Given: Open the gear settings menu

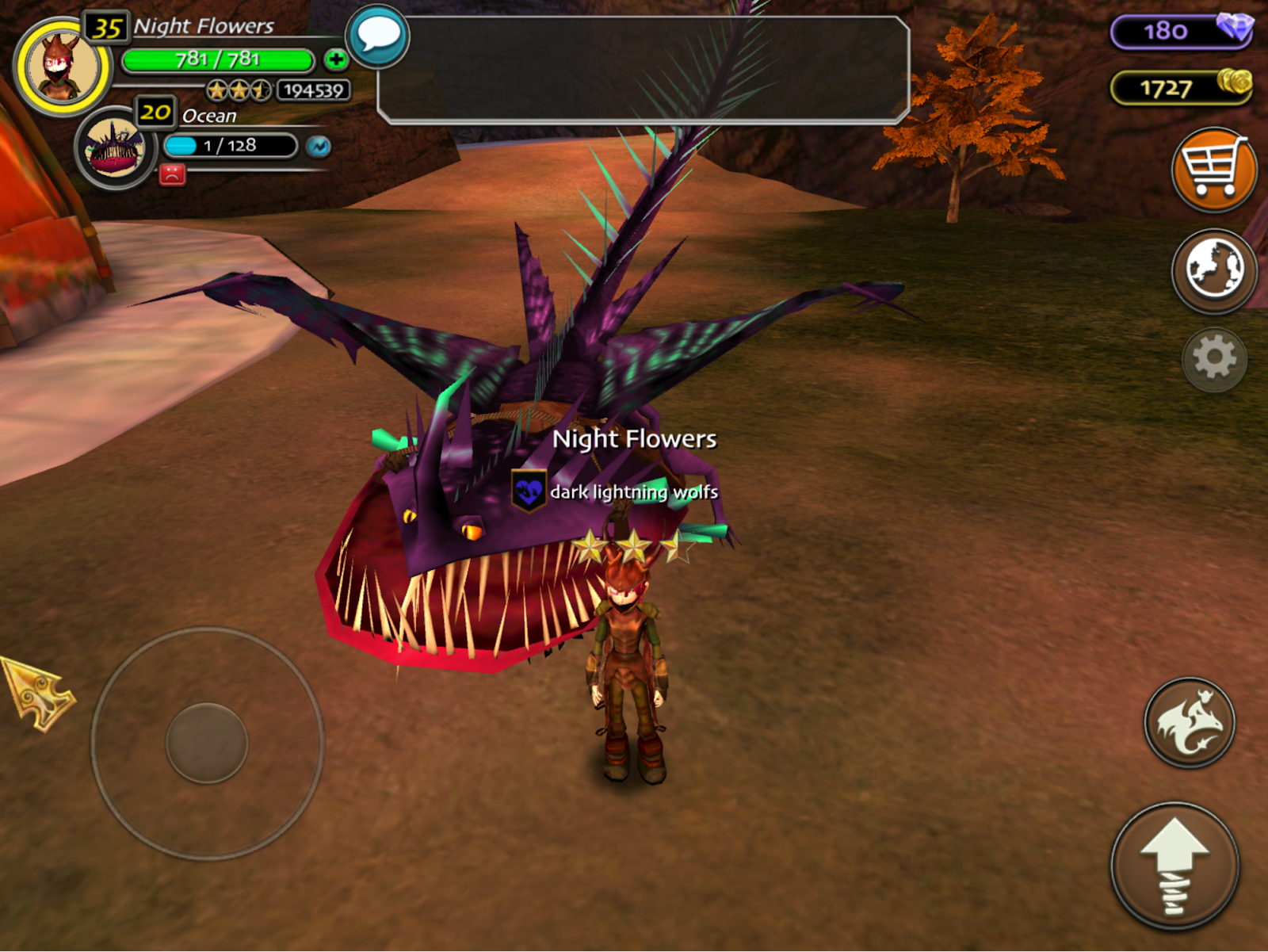Looking at the screenshot, I should click(1214, 359).
